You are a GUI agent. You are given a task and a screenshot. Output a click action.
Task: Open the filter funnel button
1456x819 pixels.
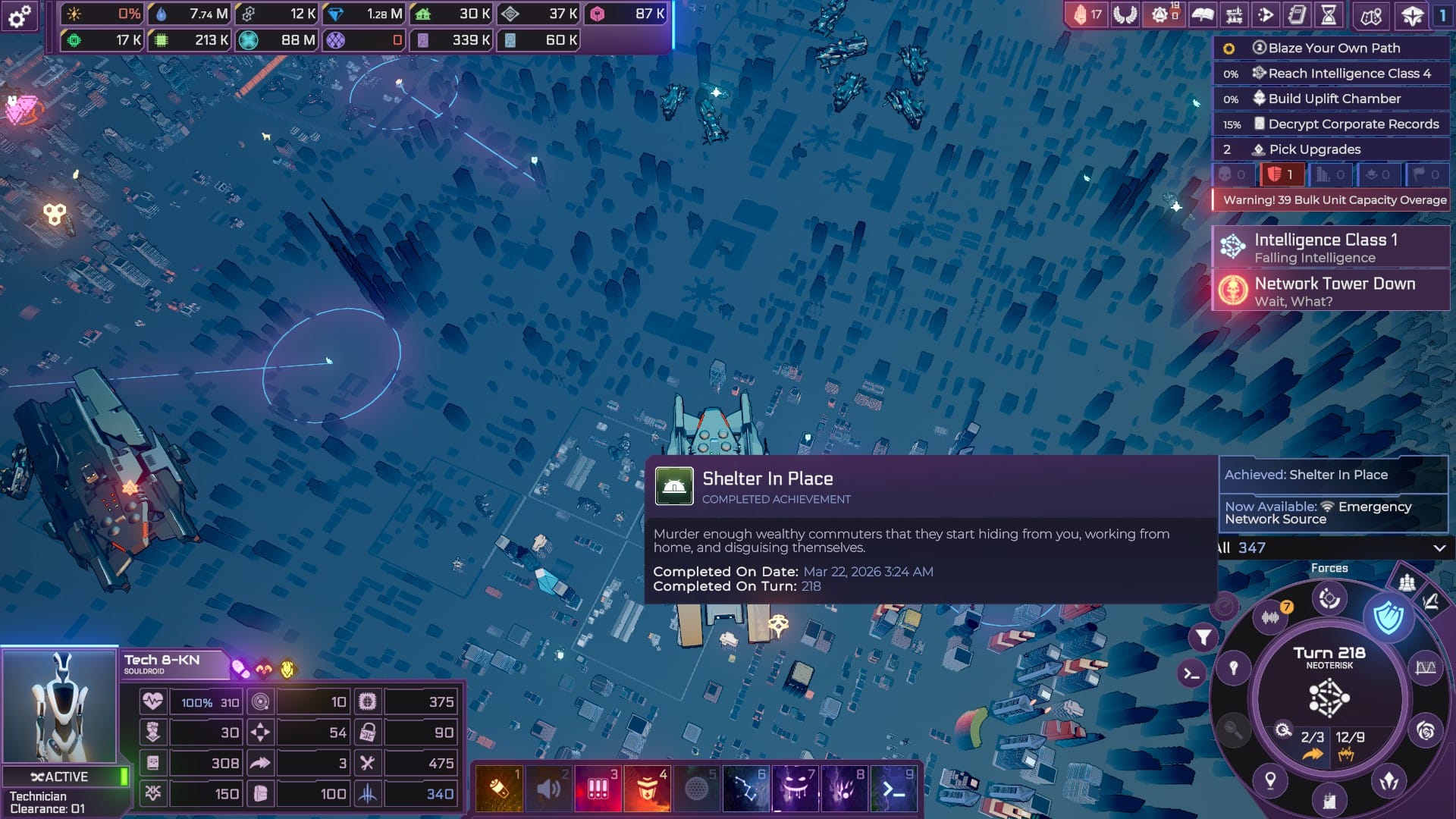(1203, 638)
